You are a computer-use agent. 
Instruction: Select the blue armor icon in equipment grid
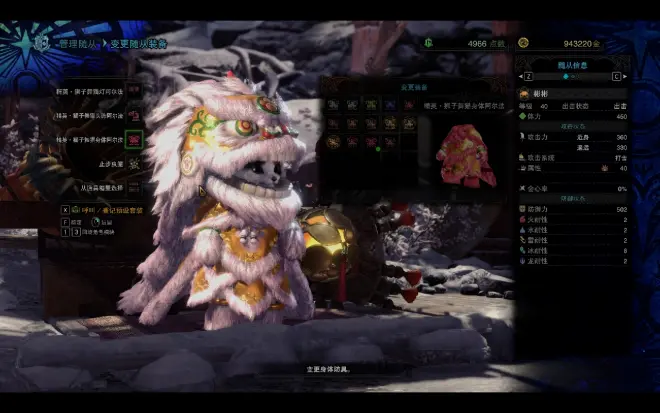(391, 103)
